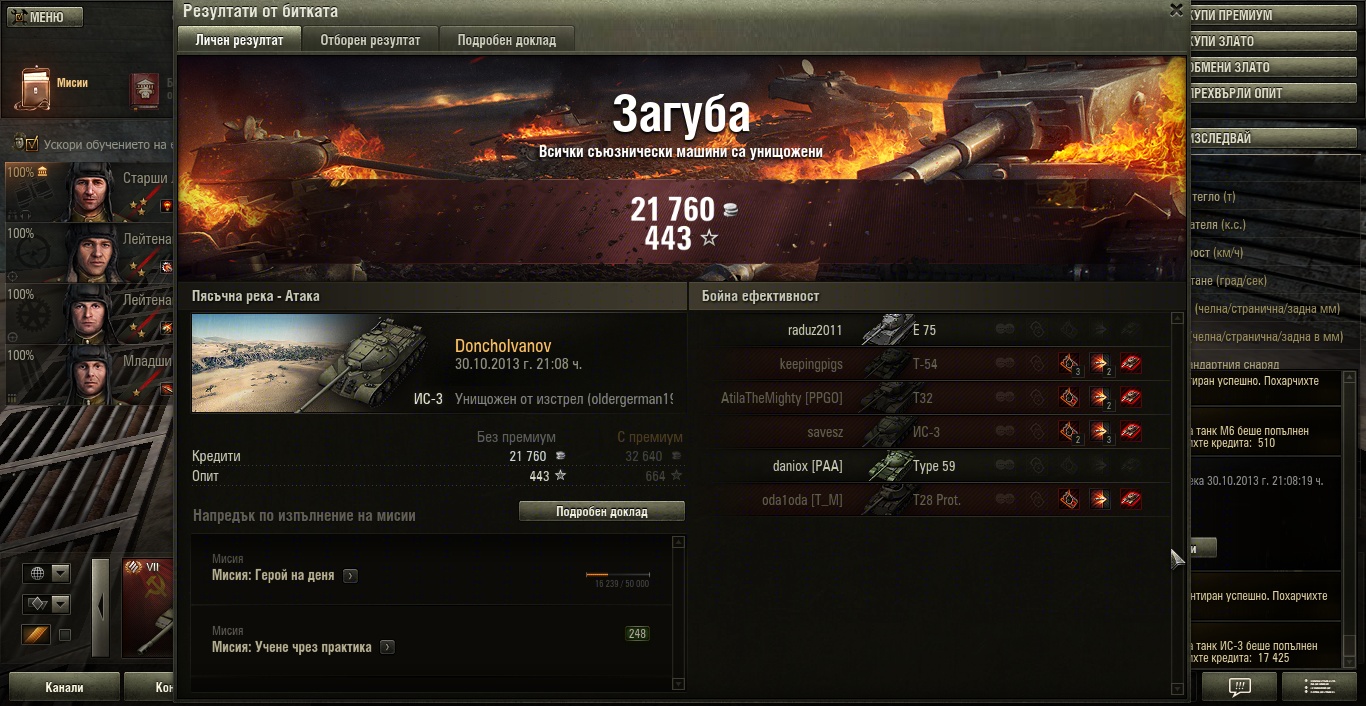1366x706 pixels.
Task: Select raduz2011's E 75 row
Action: 930,330
